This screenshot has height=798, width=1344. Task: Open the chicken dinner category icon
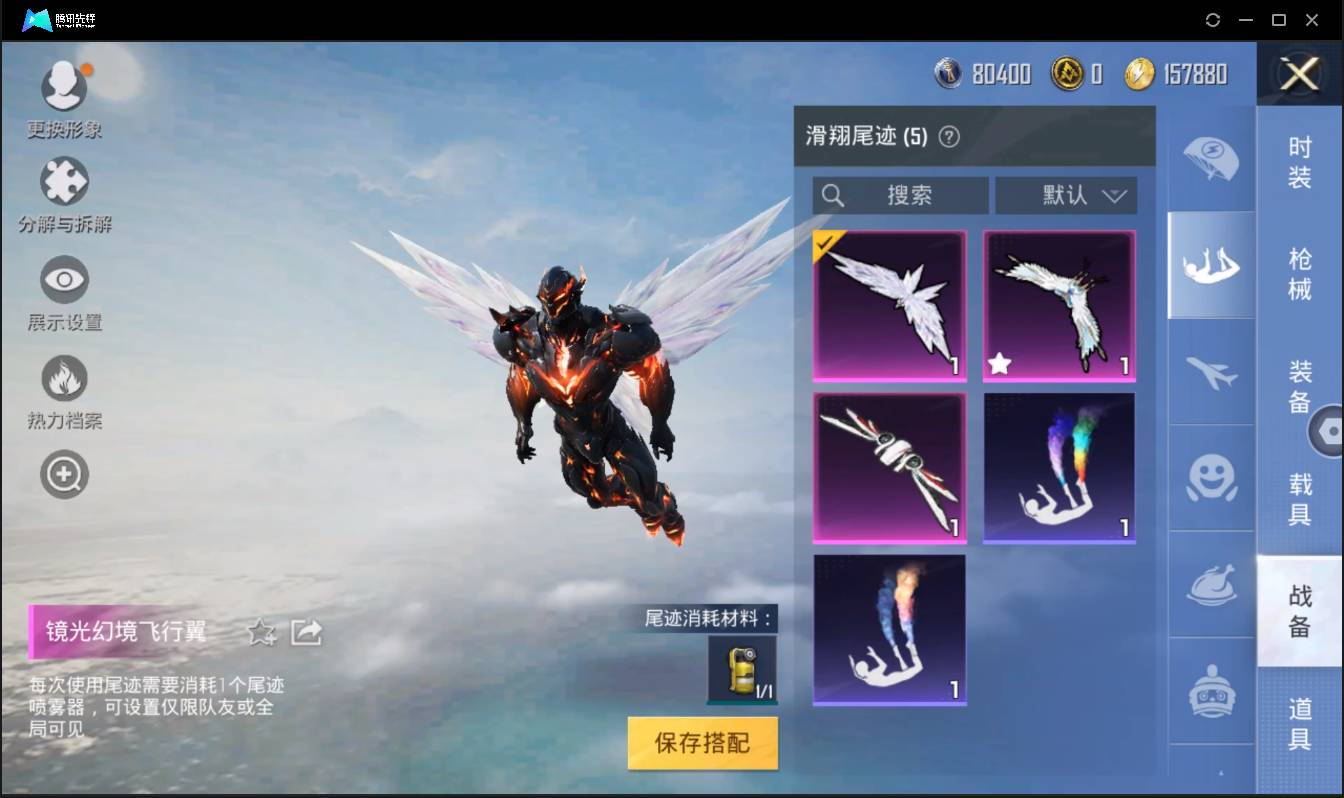1210,587
